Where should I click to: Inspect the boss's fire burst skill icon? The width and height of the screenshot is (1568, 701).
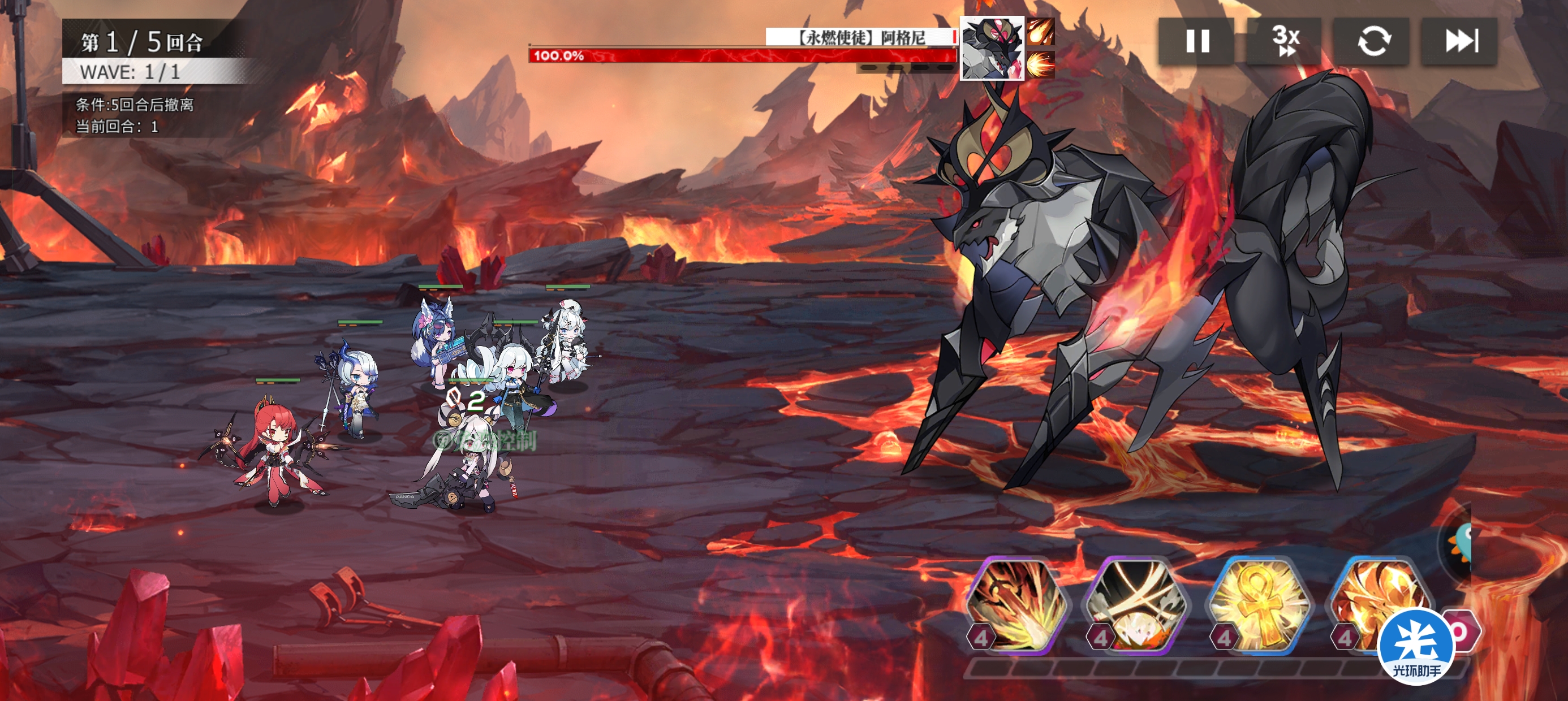1041,64
